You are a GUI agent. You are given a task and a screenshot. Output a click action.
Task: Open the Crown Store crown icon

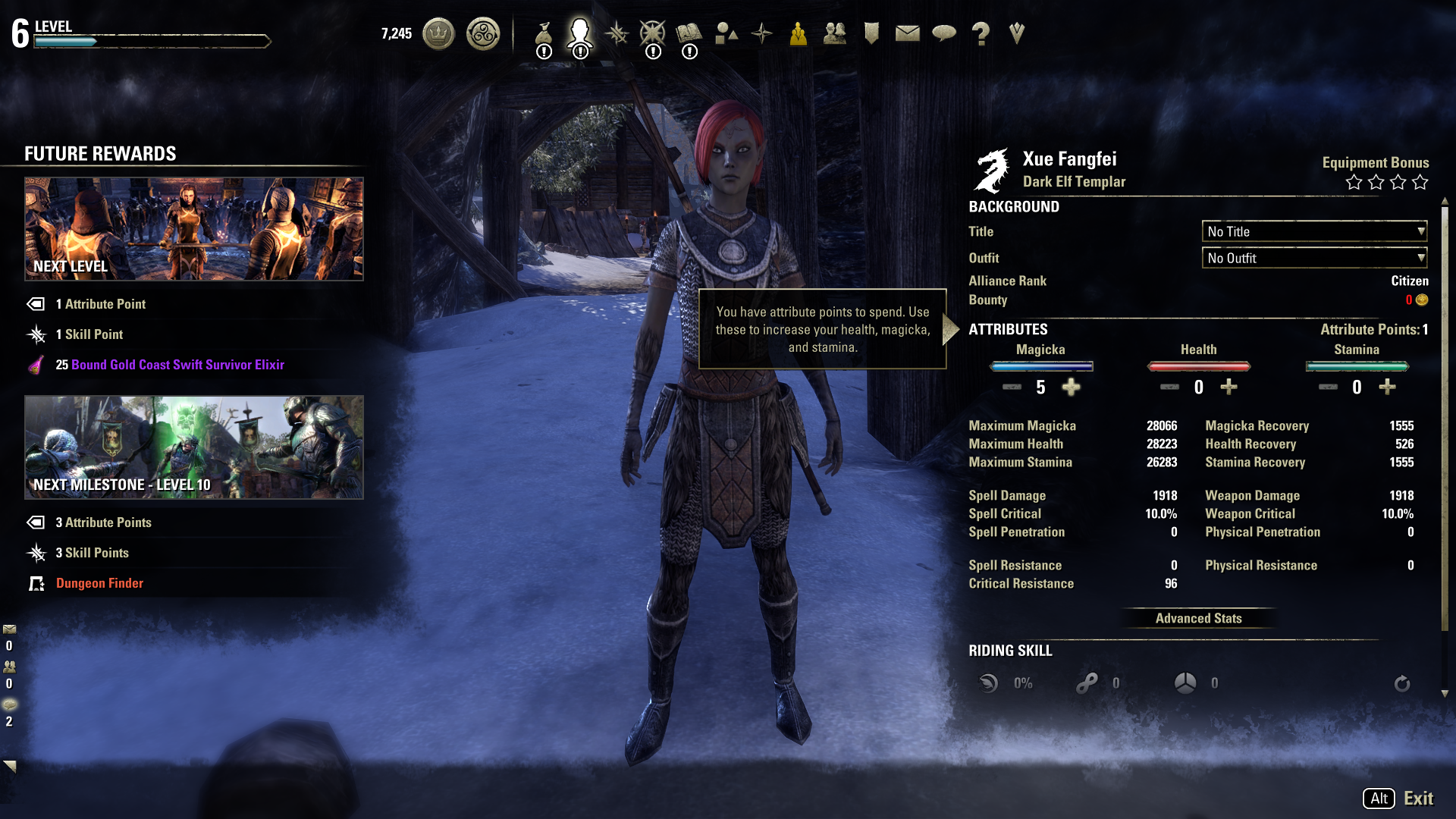pos(438,33)
